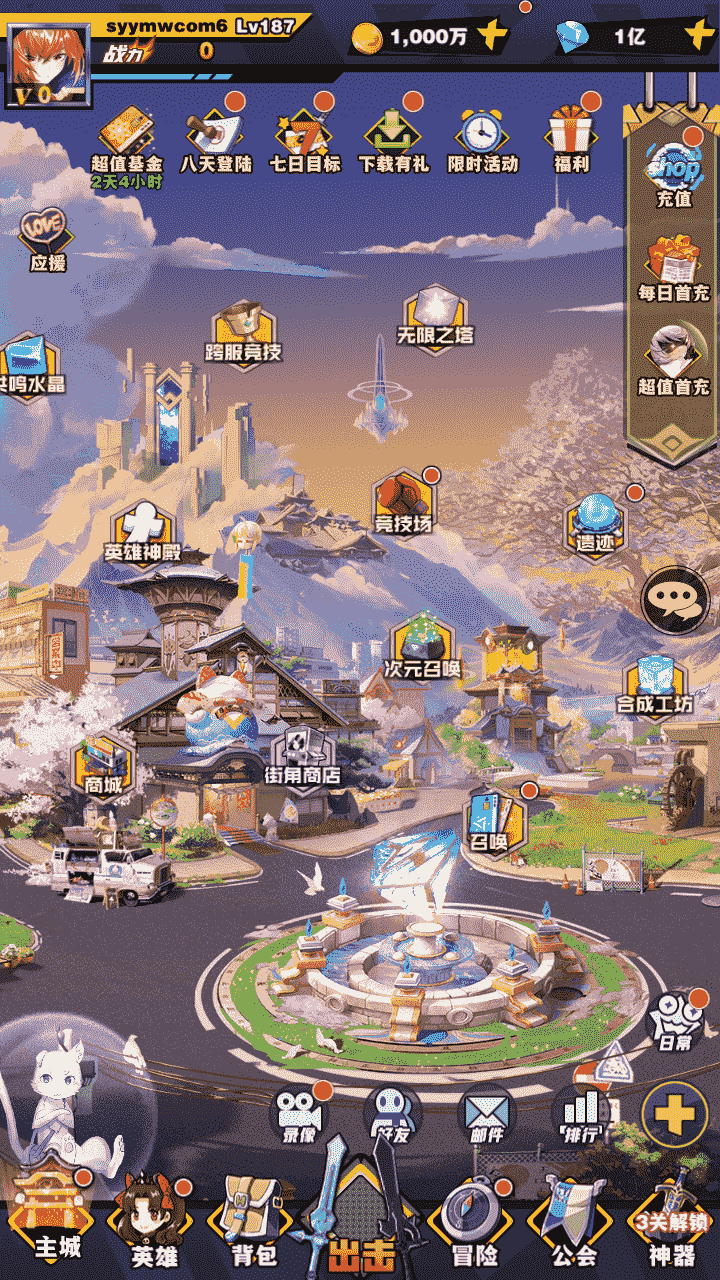Open the 次元召唤 dimension summon
This screenshot has width=720, height=1280.
click(423, 647)
